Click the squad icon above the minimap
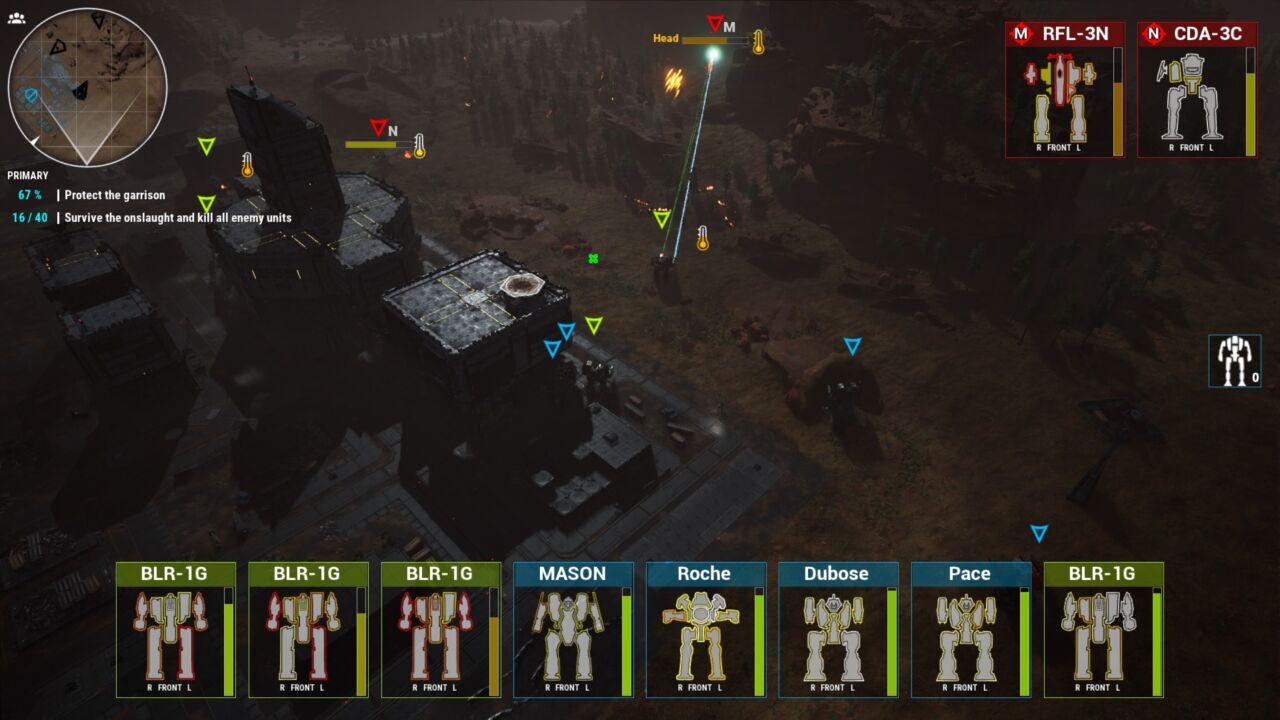 coord(16,18)
